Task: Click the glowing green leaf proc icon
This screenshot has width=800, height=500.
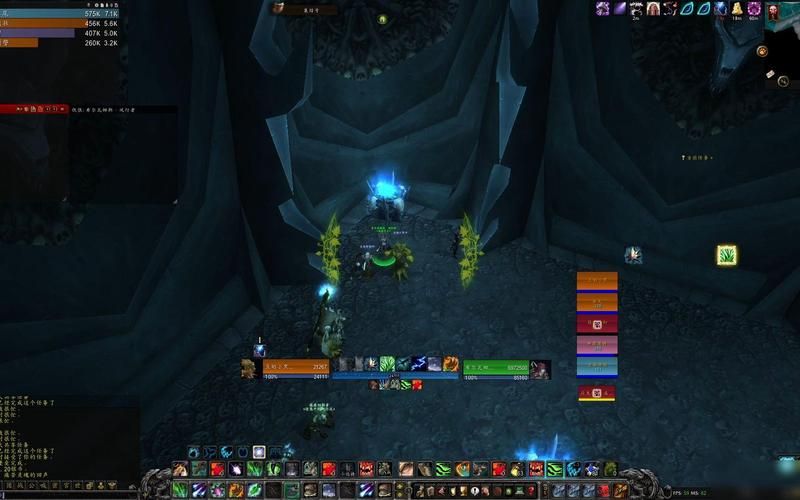Action: [x=727, y=255]
